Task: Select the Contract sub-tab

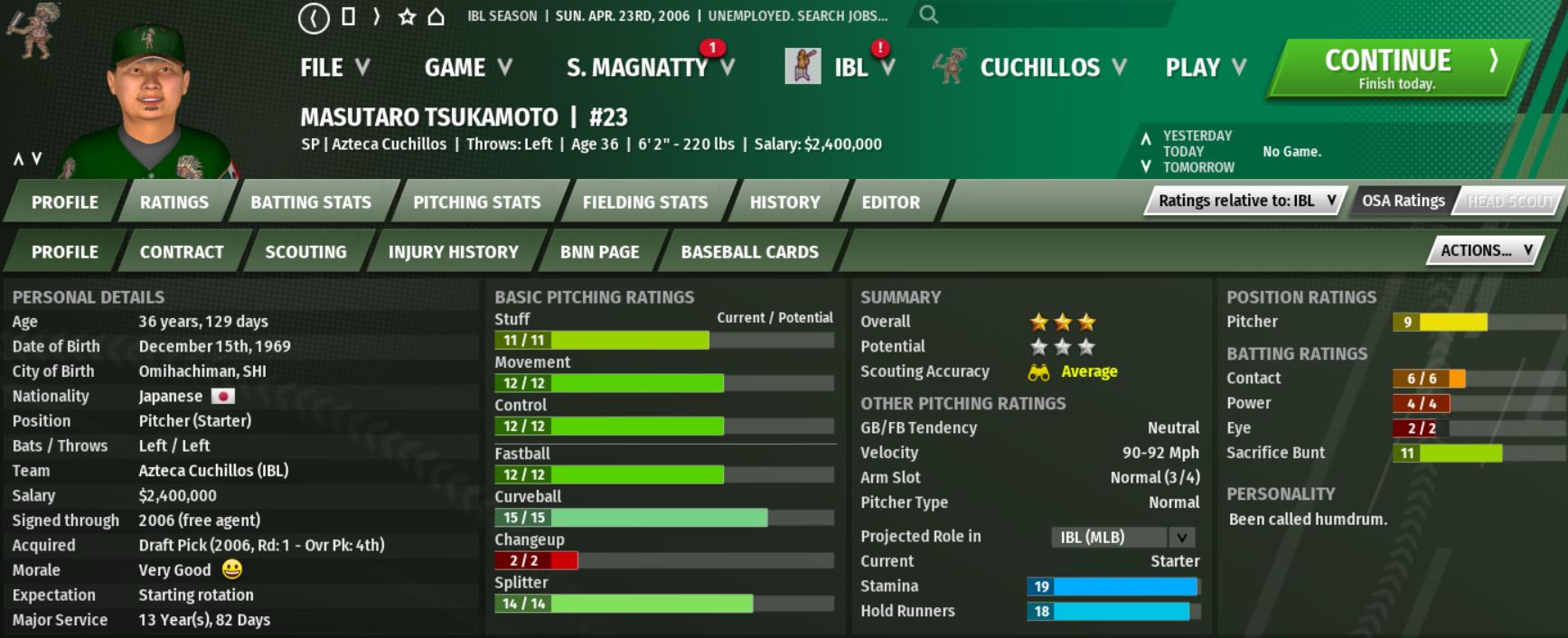Action: (x=181, y=252)
